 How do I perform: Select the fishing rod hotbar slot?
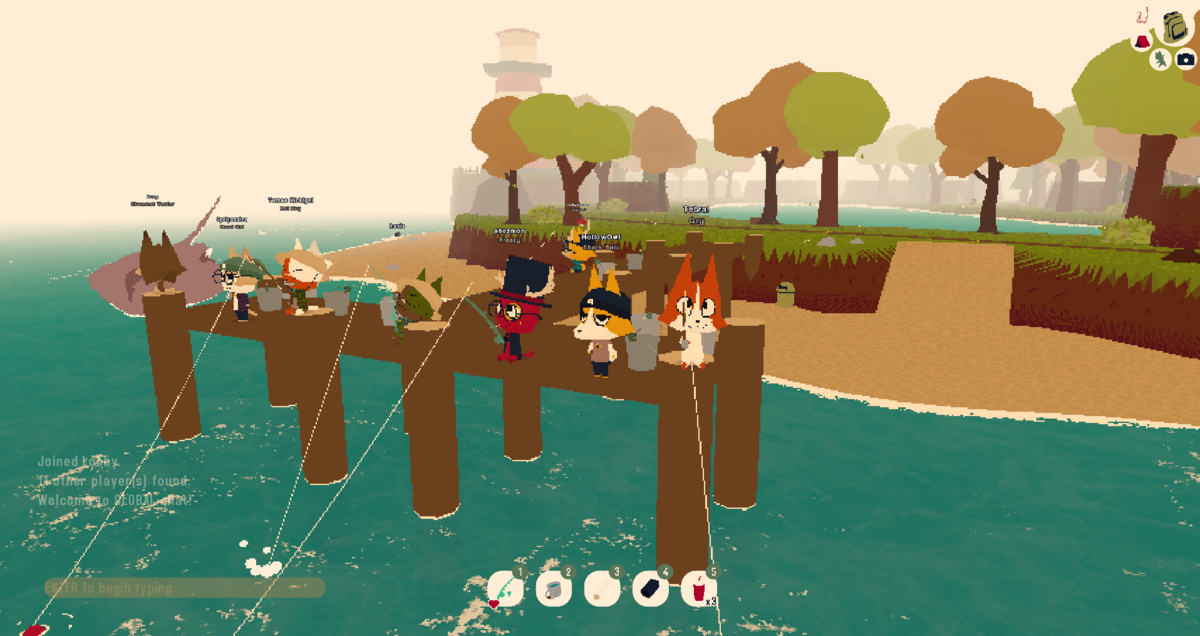point(504,589)
